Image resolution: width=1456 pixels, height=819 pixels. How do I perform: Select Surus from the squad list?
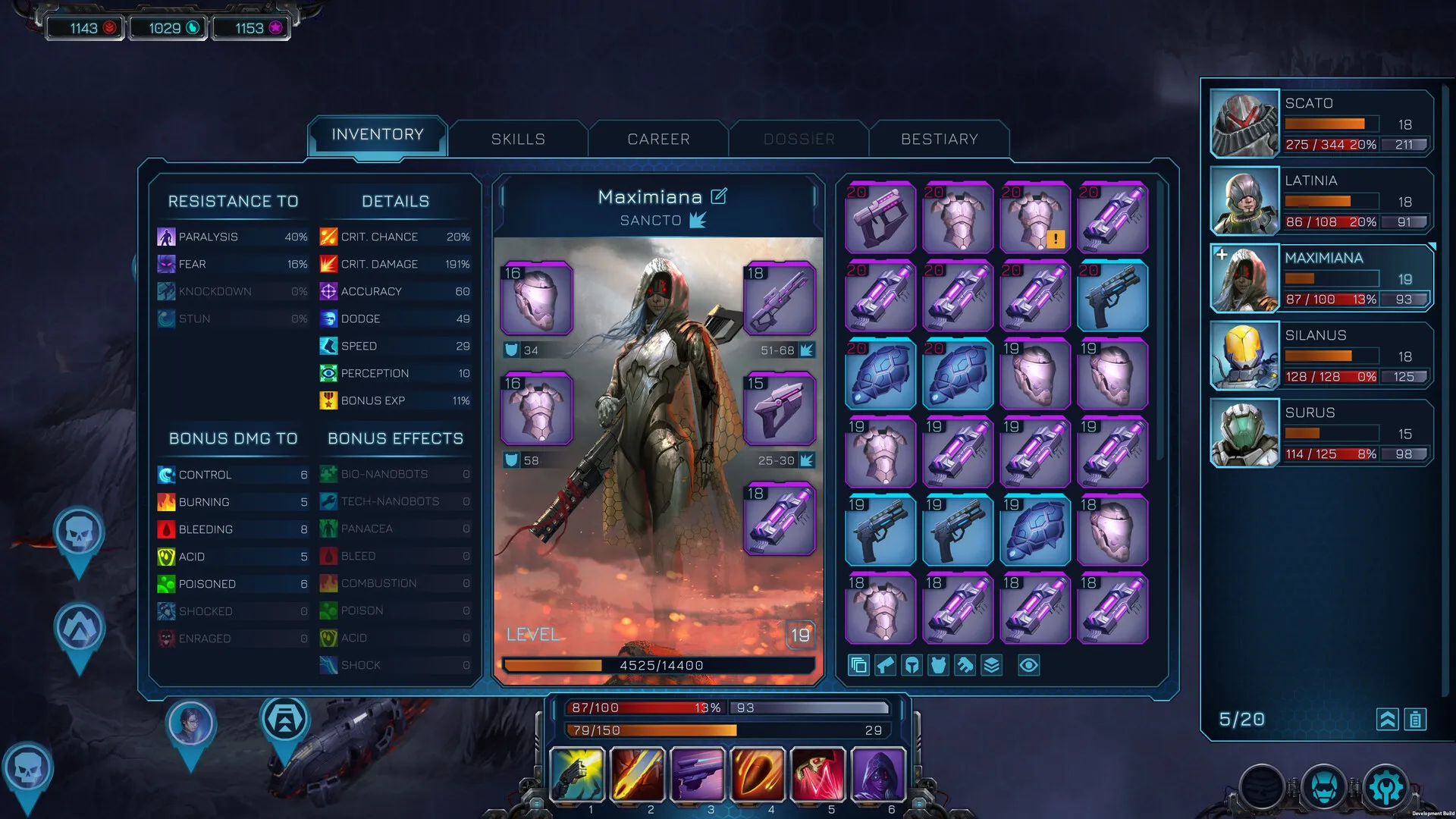pyautogui.click(x=1321, y=433)
